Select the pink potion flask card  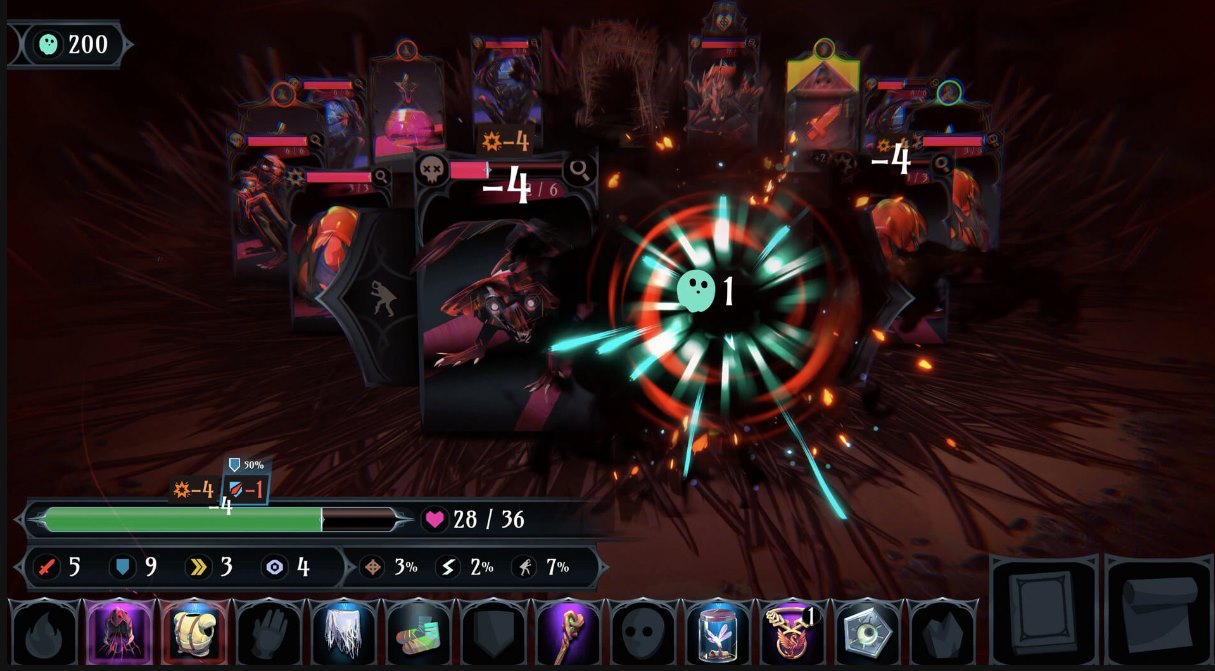coord(406,112)
